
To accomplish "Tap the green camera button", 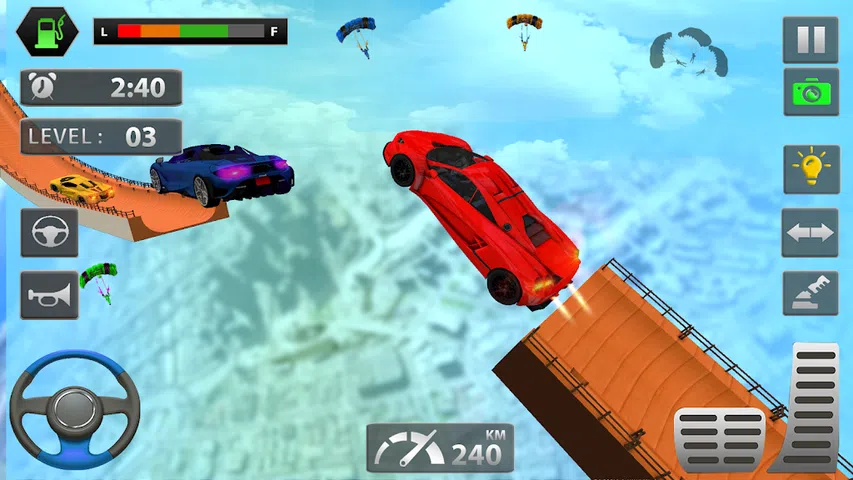I will [811, 92].
